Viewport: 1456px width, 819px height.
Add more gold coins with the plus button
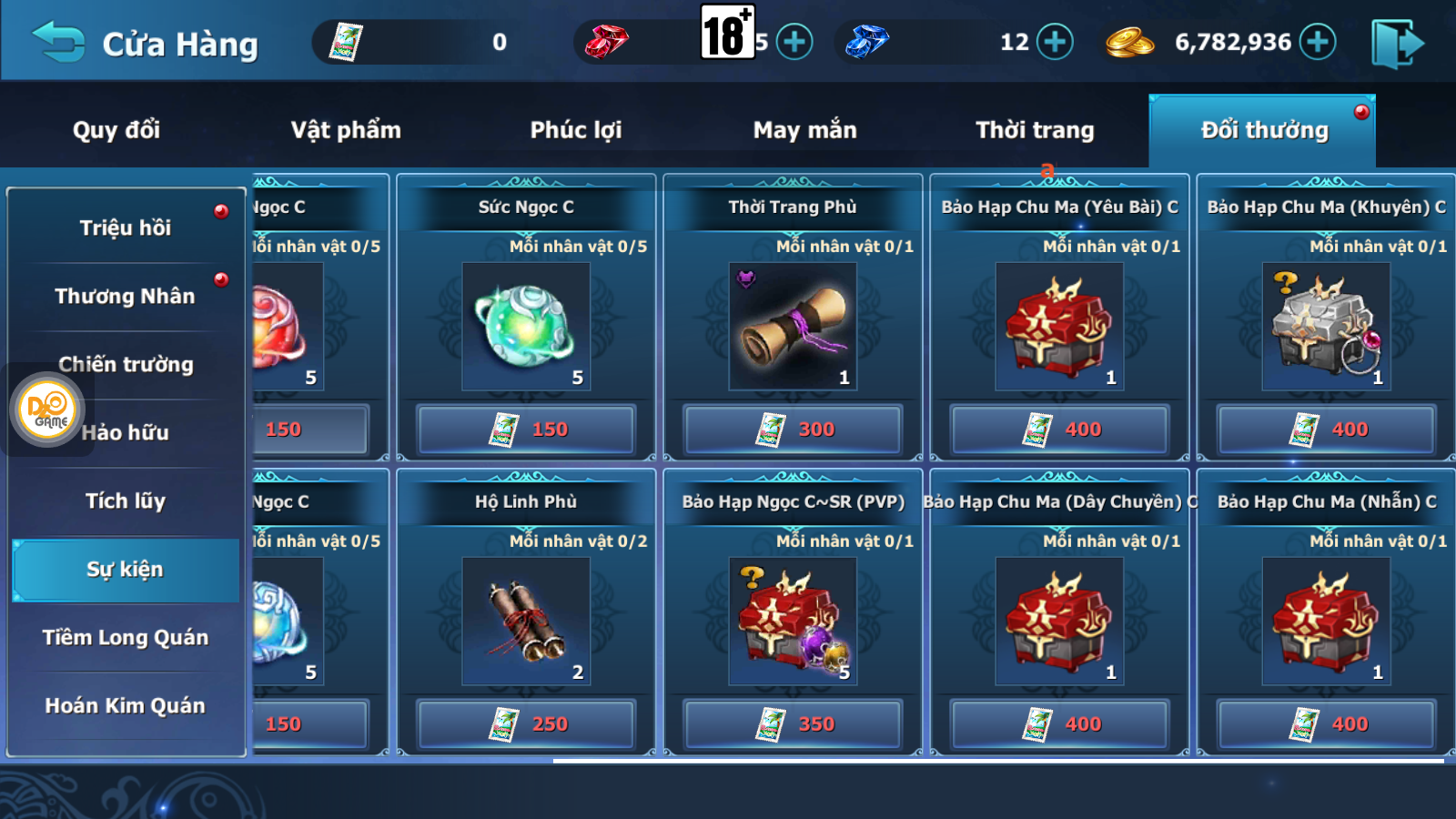pos(1317,42)
